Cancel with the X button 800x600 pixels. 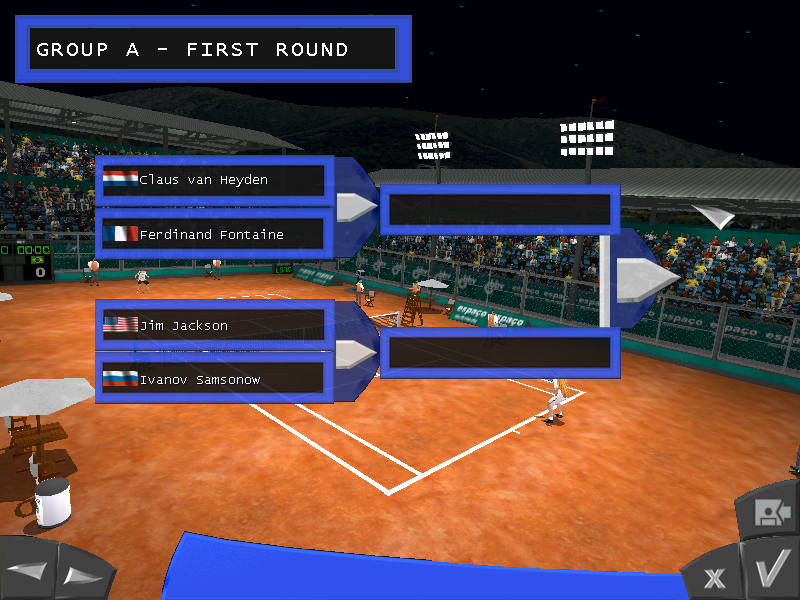(x=714, y=577)
